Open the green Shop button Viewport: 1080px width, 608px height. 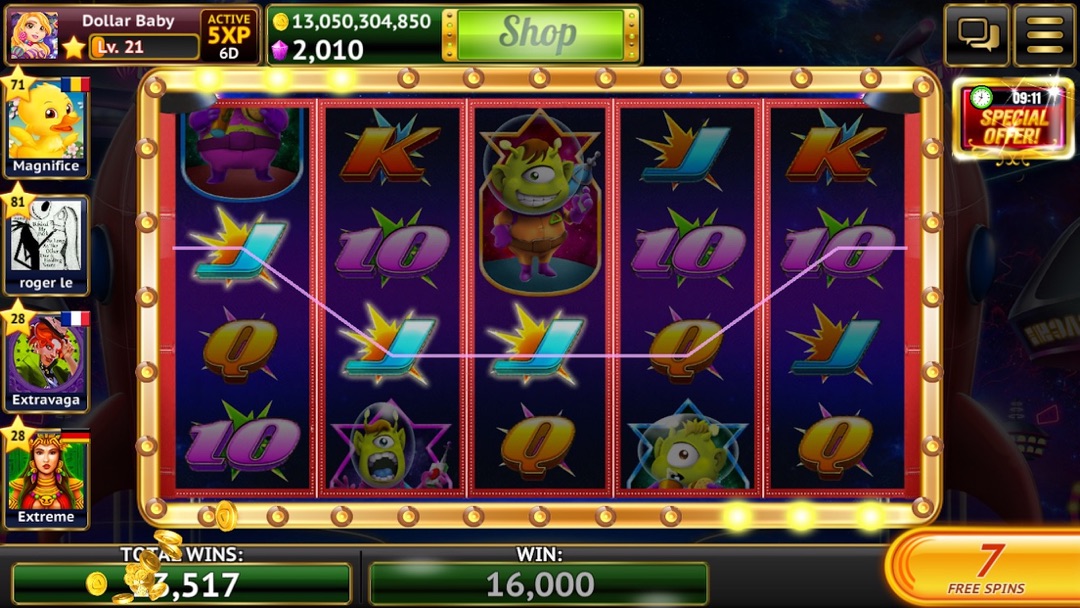tap(540, 34)
